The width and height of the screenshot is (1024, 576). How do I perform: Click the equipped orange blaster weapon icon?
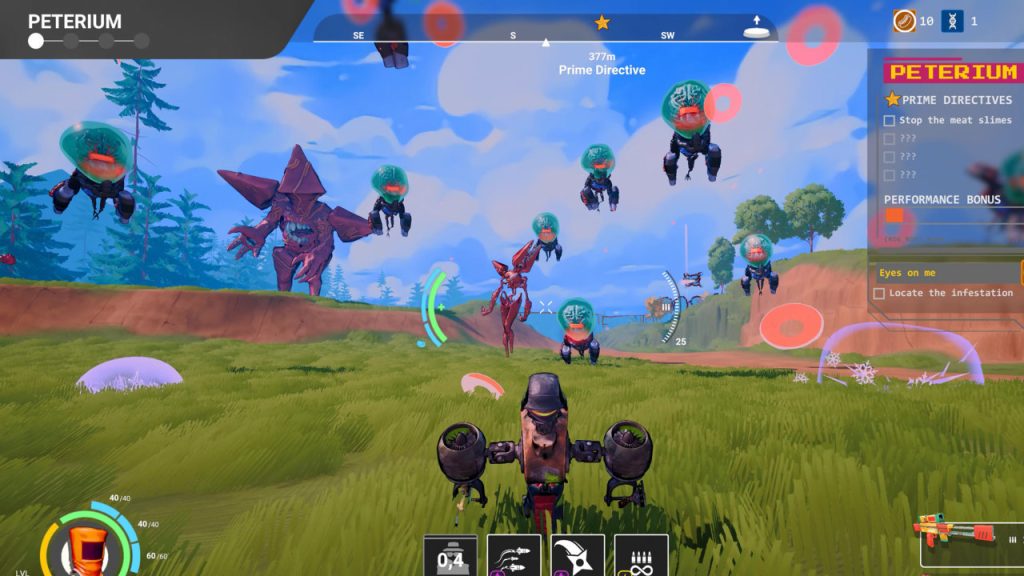pos(955,531)
